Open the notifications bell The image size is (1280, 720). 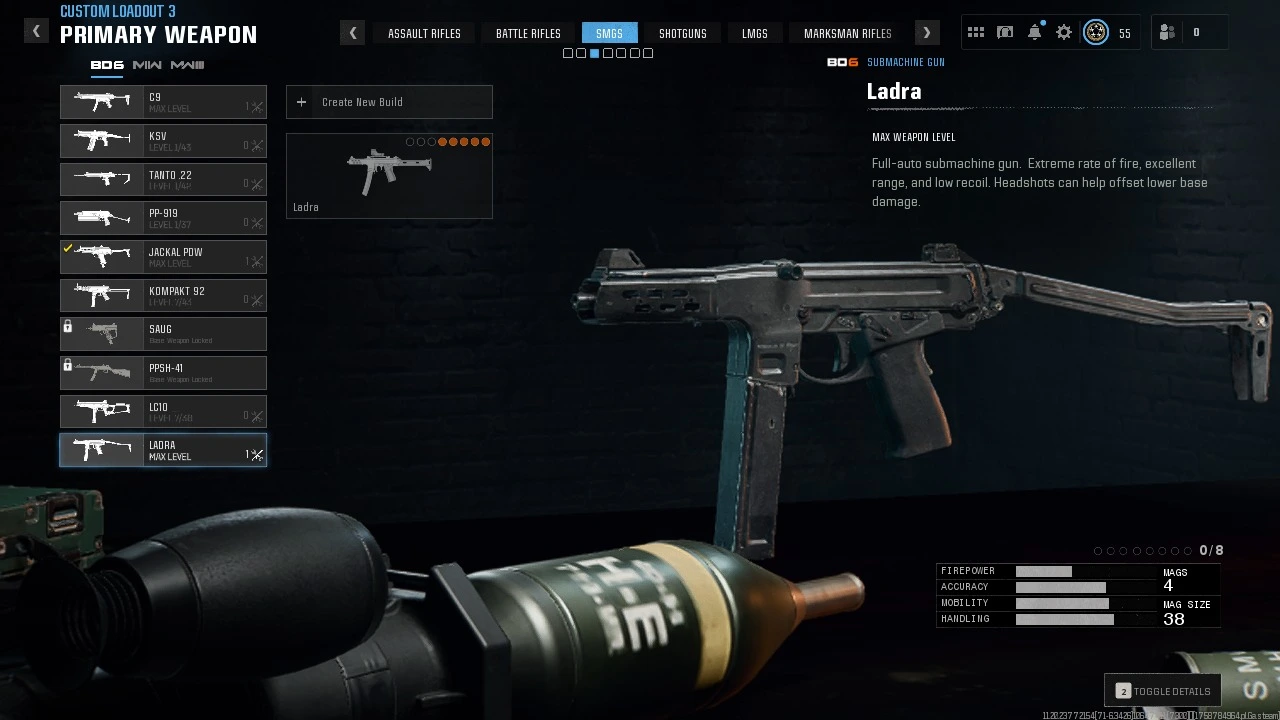point(1035,32)
